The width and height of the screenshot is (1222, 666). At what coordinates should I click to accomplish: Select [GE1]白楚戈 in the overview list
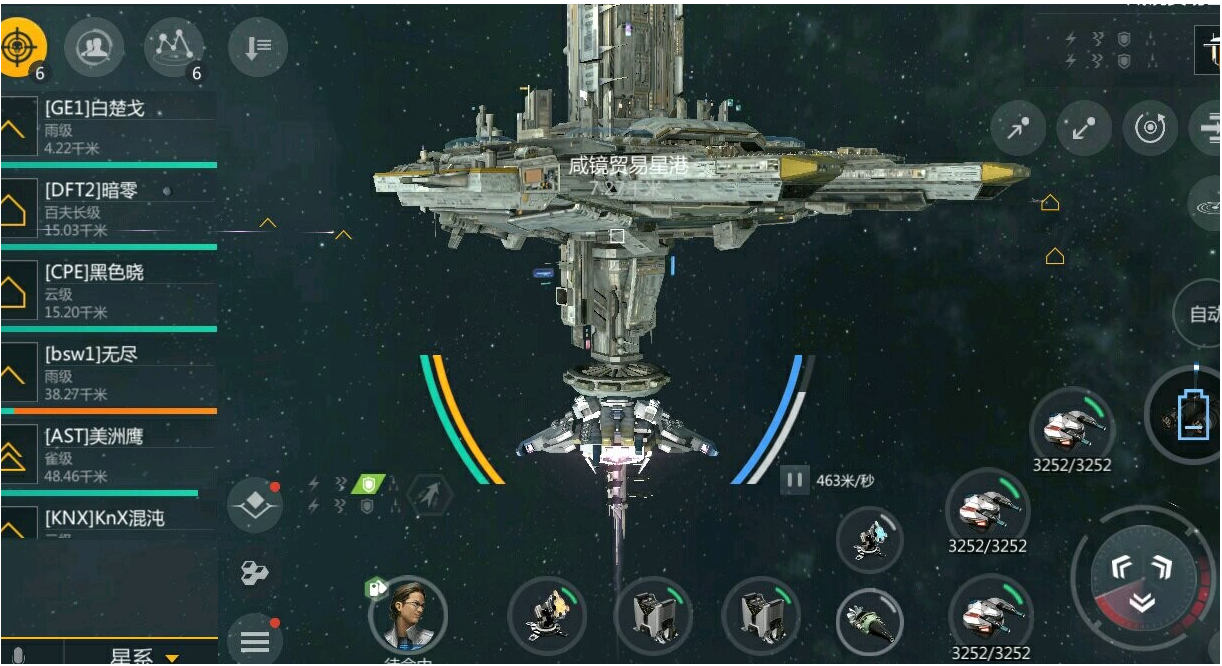109,126
